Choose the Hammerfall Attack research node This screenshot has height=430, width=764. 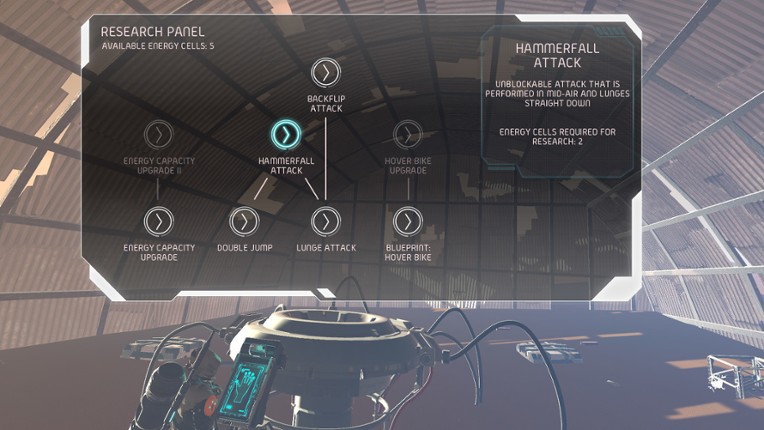286,134
